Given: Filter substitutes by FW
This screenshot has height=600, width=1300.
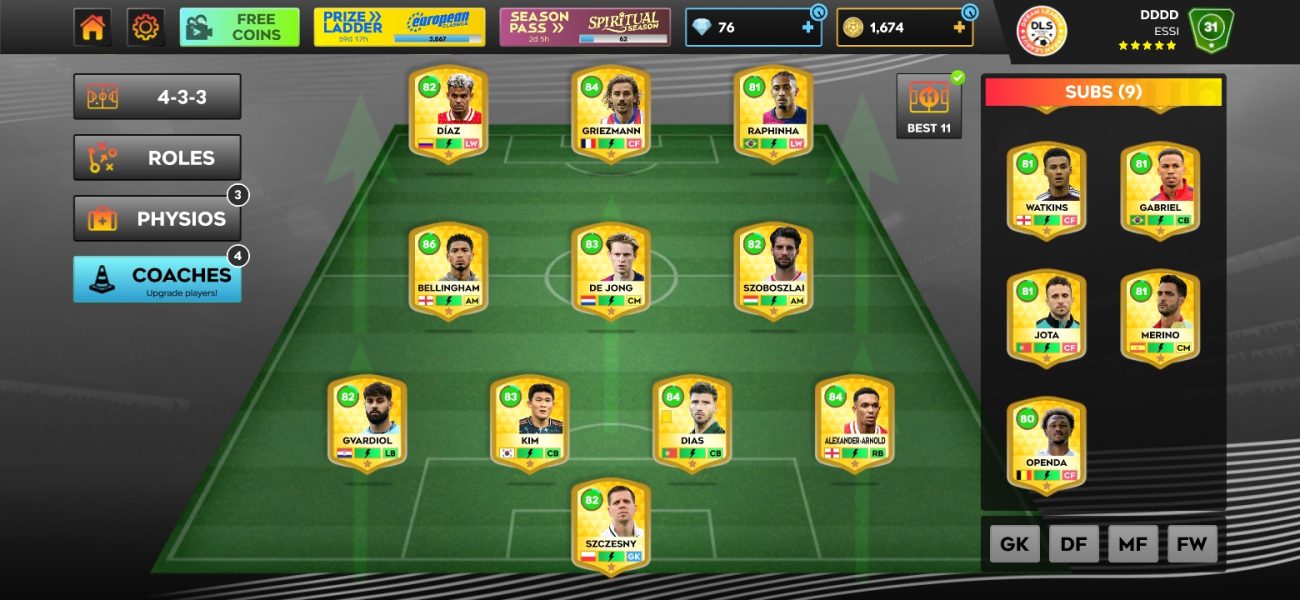Looking at the screenshot, I should (x=1192, y=545).
